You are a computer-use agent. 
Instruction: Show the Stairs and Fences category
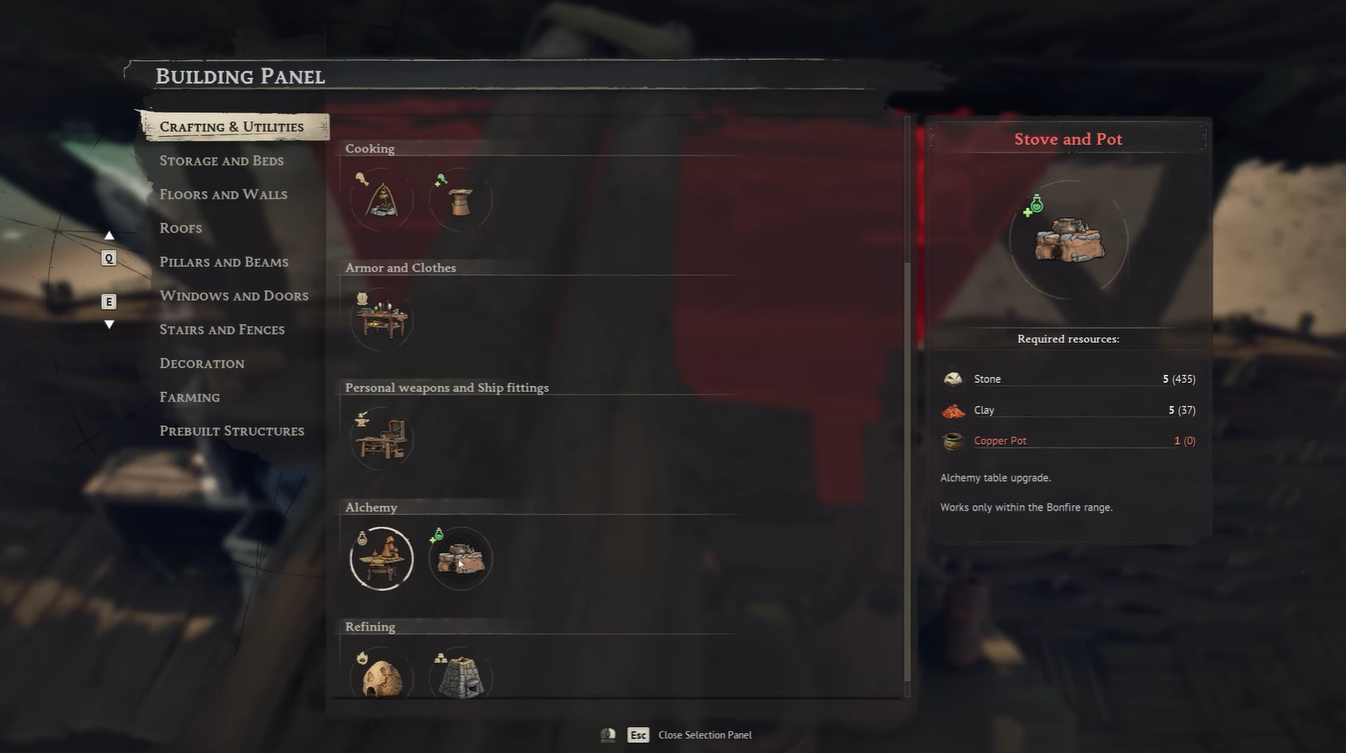pos(222,330)
